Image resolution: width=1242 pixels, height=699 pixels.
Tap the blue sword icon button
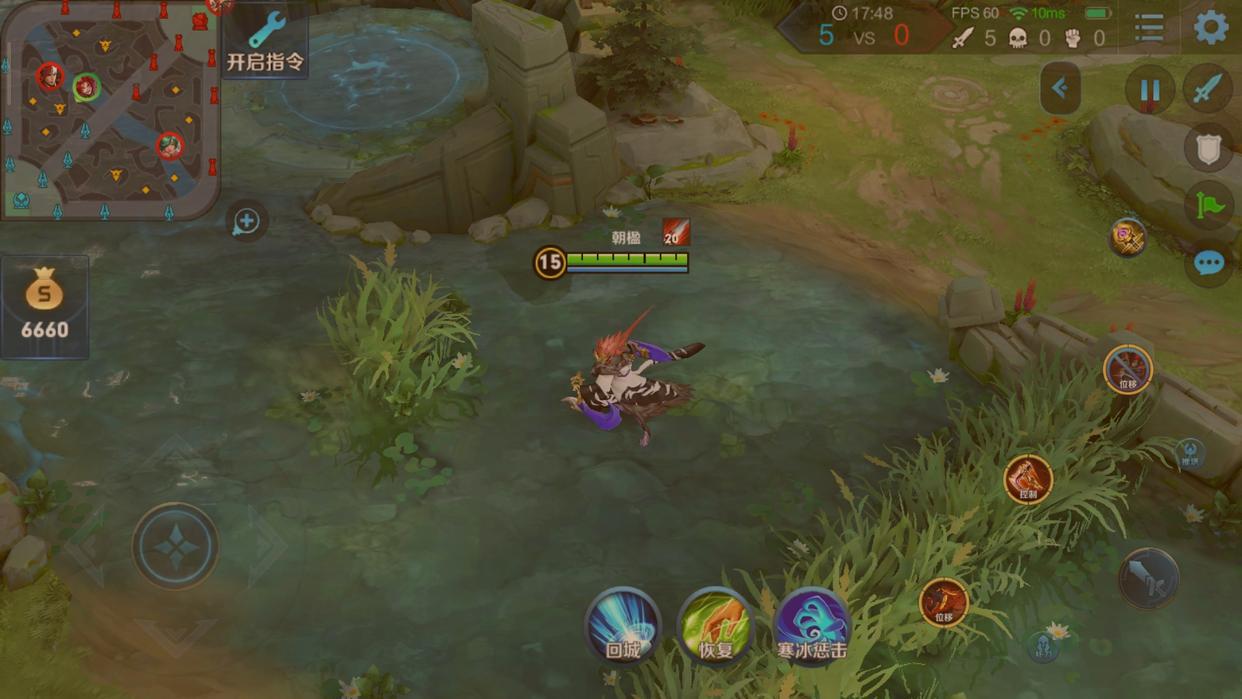[1208, 90]
